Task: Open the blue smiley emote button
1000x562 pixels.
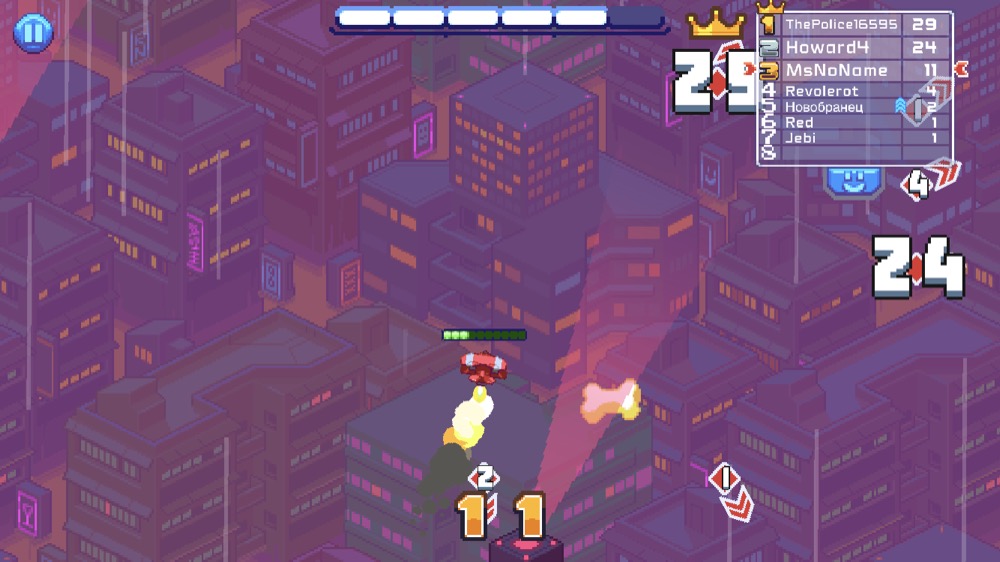Action: pyautogui.click(x=853, y=181)
